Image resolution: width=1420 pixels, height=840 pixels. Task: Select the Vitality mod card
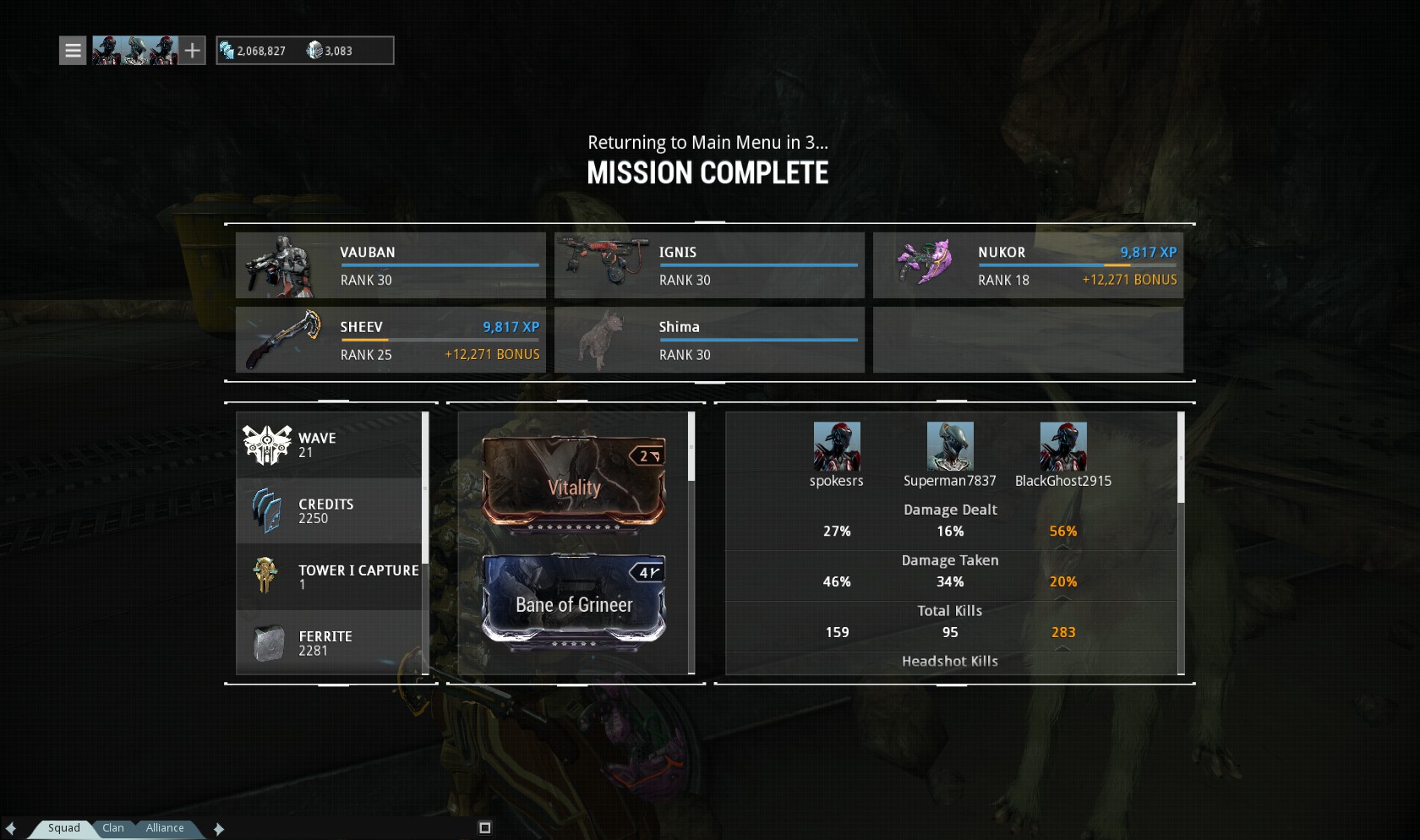[574, 483]
